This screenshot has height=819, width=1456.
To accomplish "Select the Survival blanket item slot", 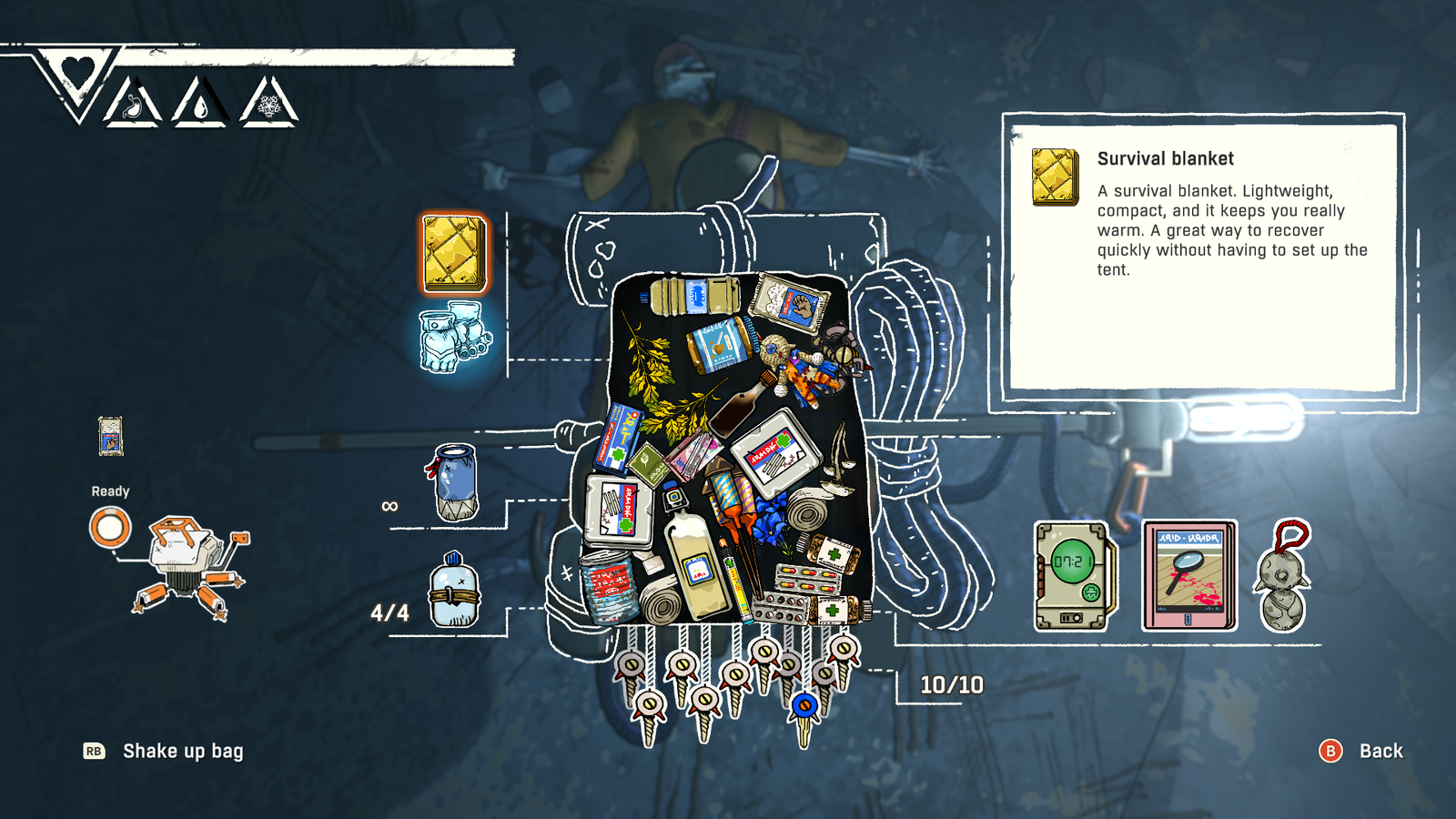I will [454, 252].
